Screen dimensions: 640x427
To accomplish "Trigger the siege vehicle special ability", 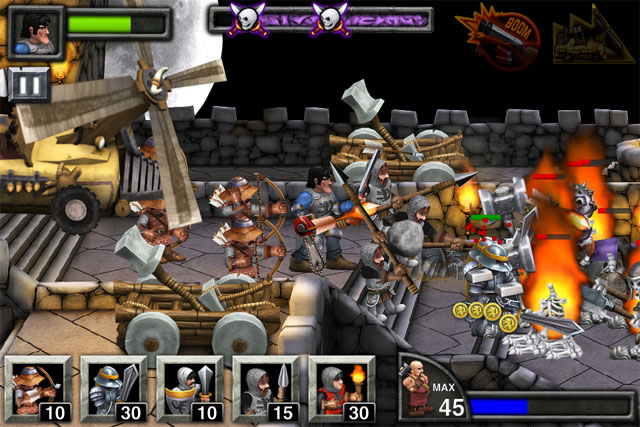I will [594, 38].
